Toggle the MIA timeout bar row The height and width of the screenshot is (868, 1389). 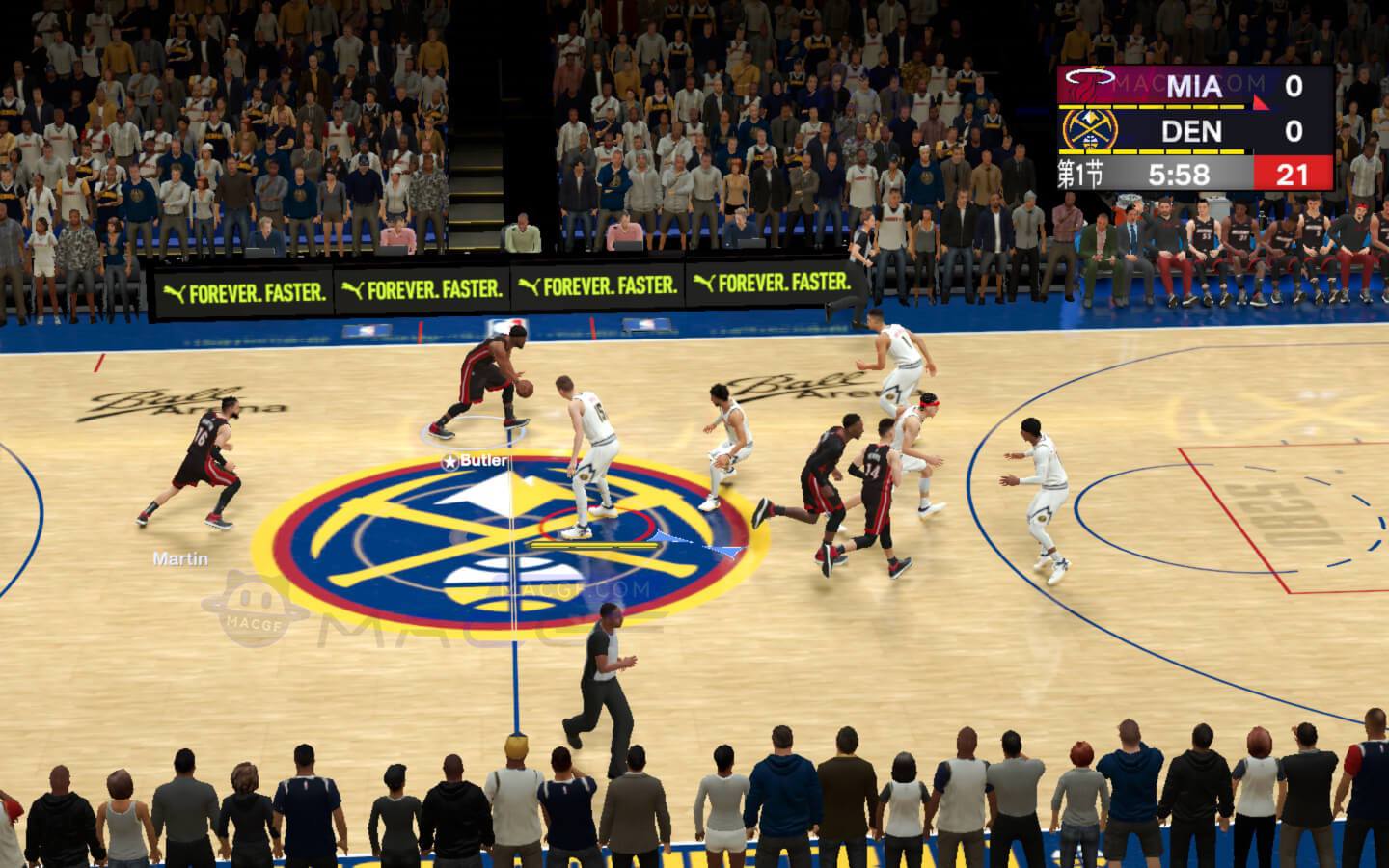coord(1153,107)
